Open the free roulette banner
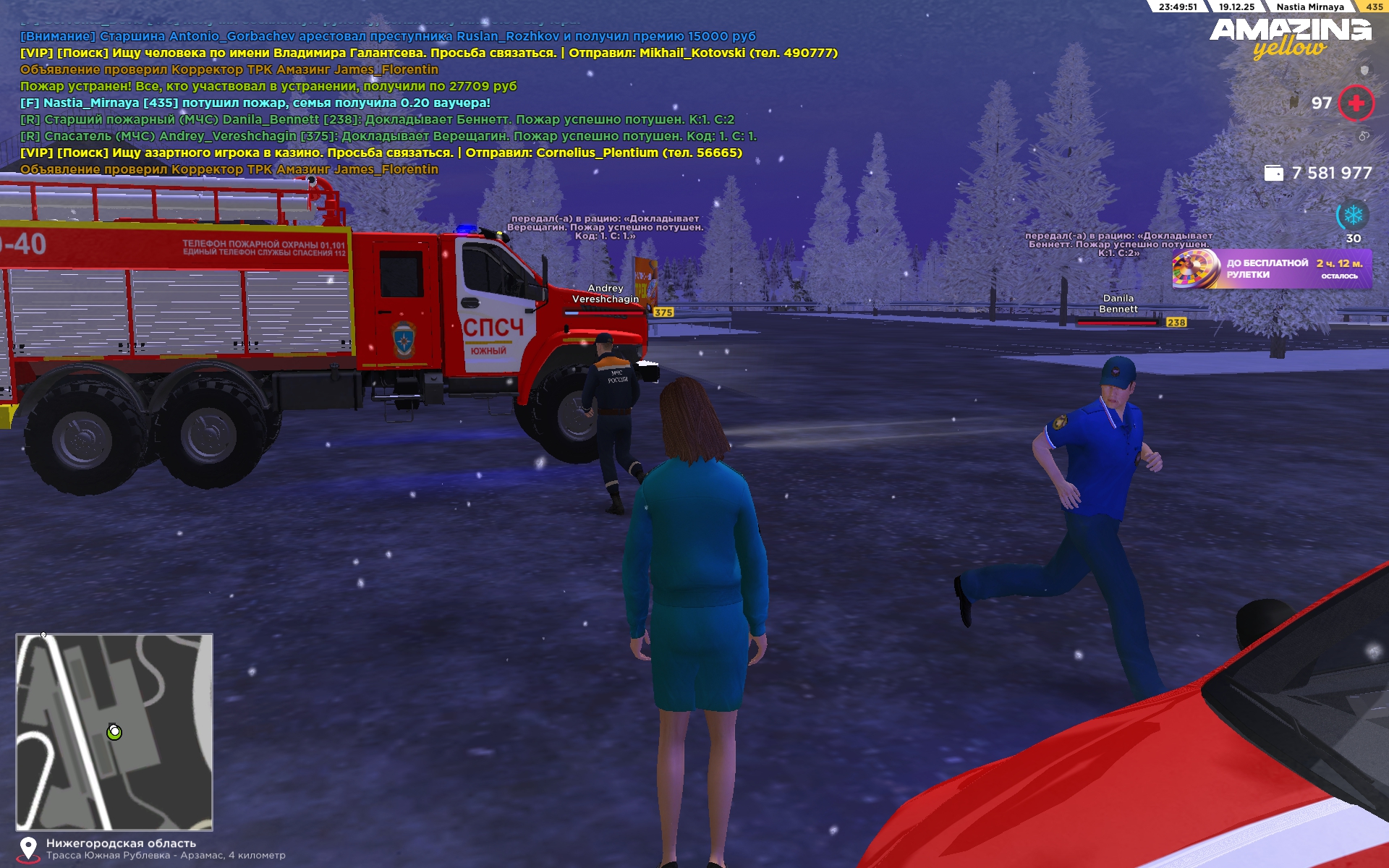The image size is (1389, 868). tap(1271, 269)
